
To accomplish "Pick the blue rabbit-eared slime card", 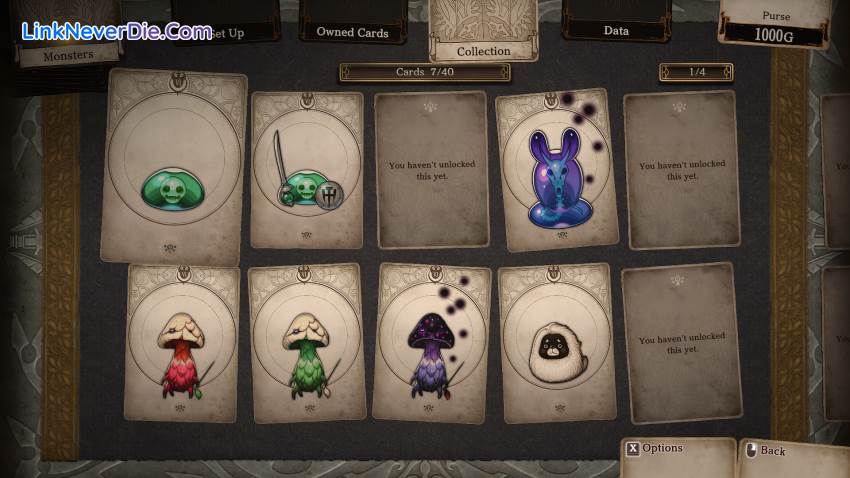I will [556, 172].
